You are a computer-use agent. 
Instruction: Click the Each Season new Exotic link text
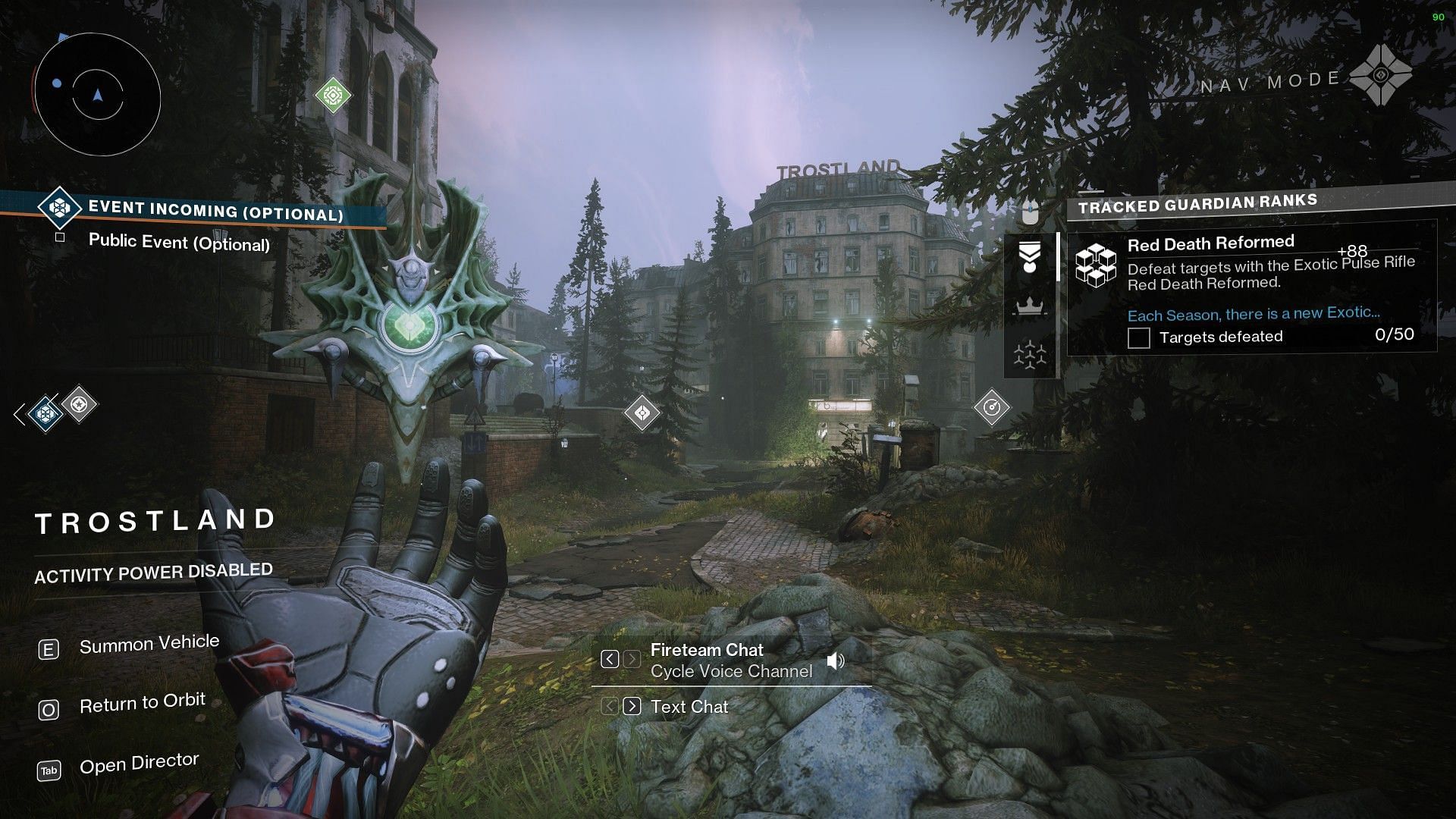point(1253,314)
